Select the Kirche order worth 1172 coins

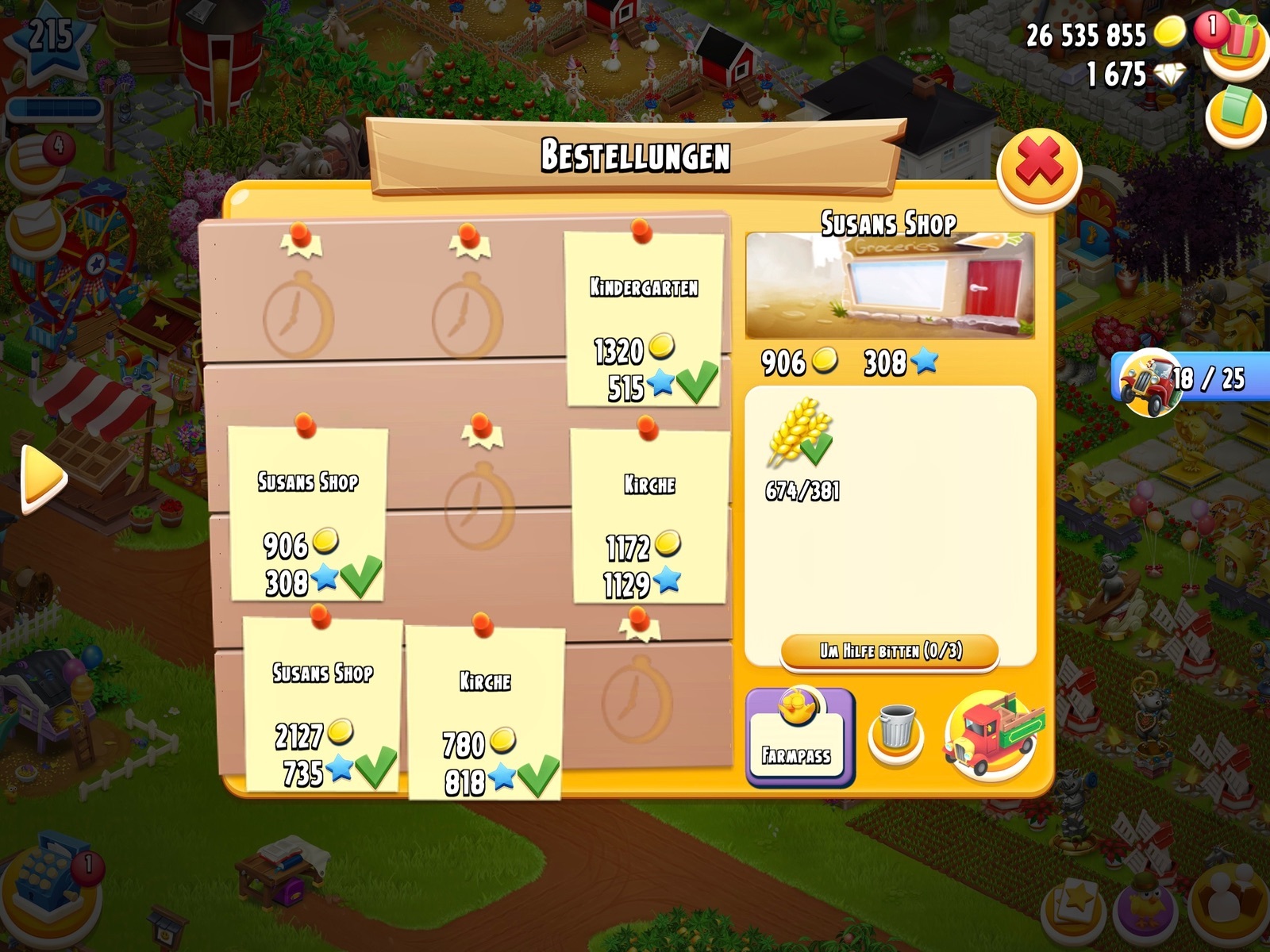pos(648,516)
